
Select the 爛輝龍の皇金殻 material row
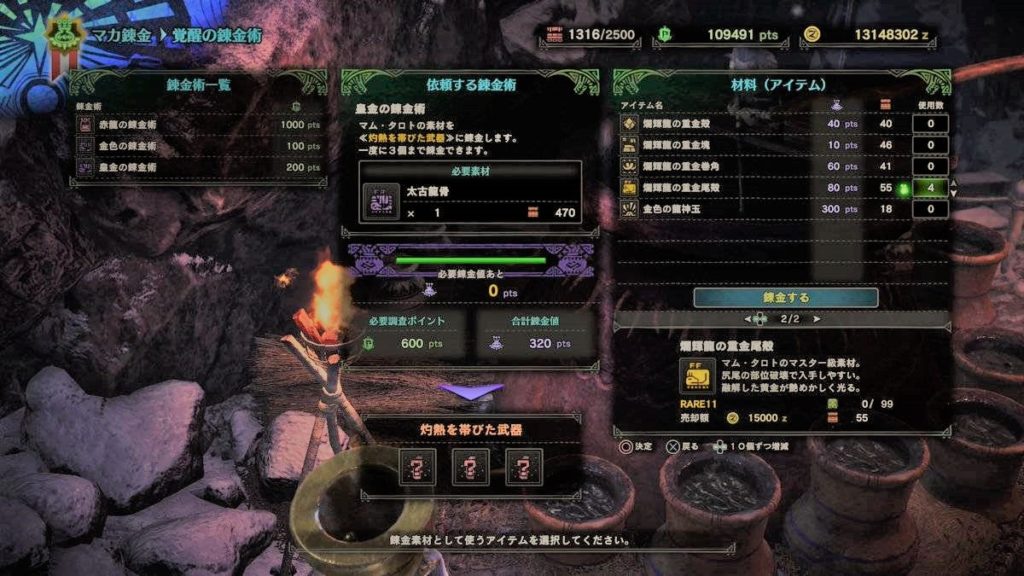pyautogui.click(x=760, y=124)
